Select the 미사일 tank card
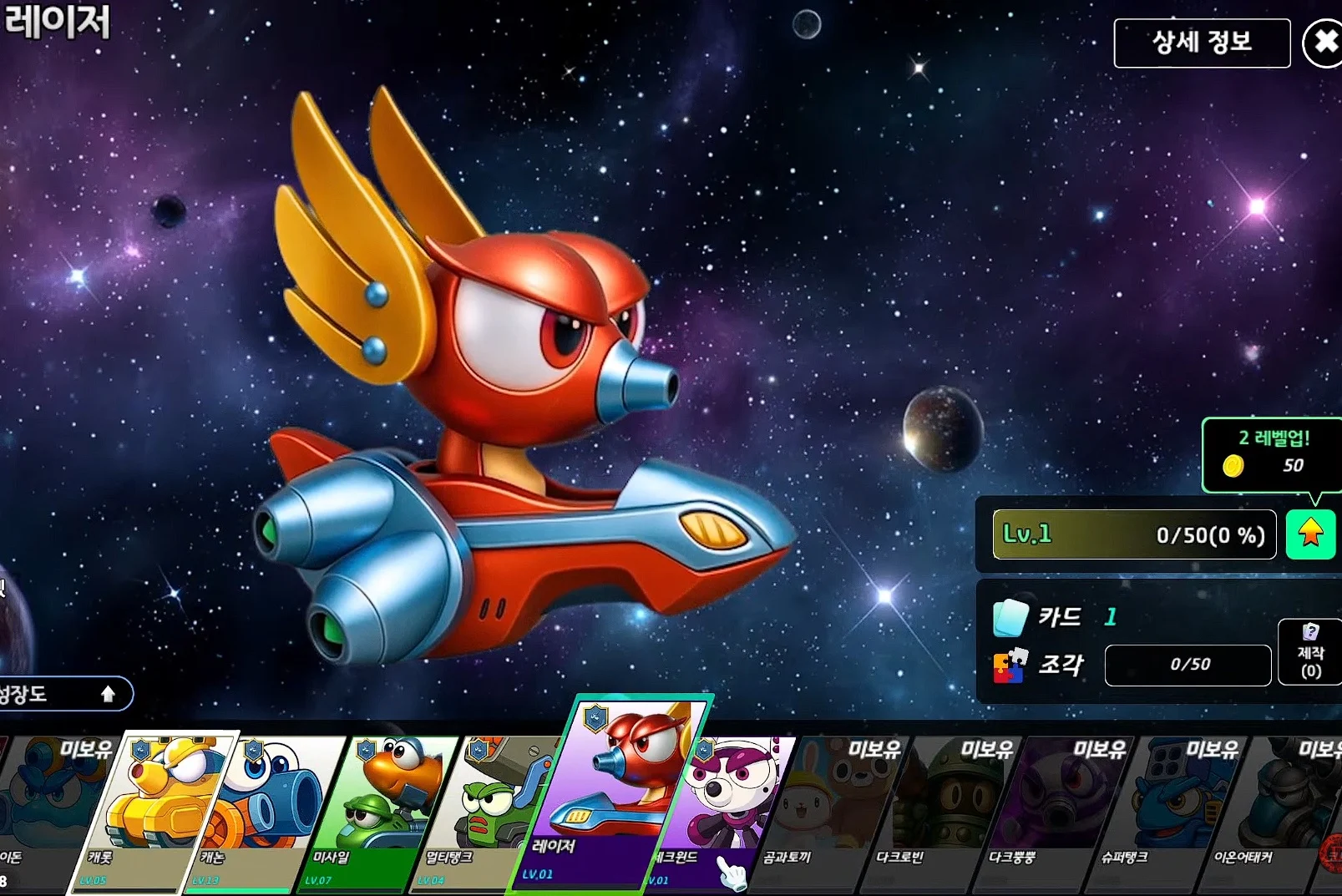Screen dimensions: 1342x896 [x=380, y=810]
